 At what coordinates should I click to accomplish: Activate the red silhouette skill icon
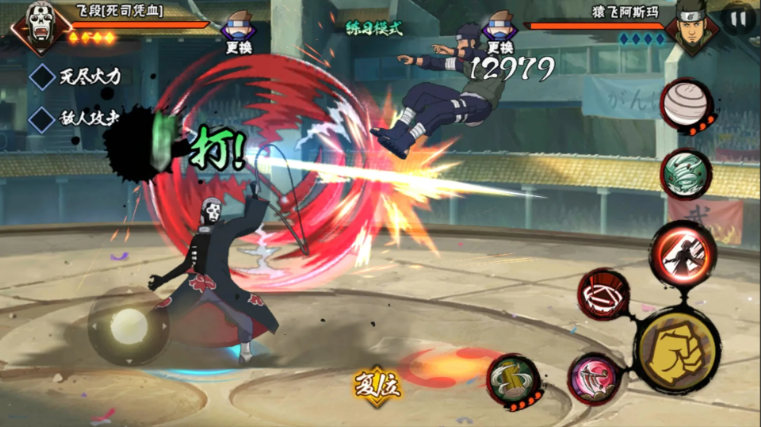[x=684, y=254]
